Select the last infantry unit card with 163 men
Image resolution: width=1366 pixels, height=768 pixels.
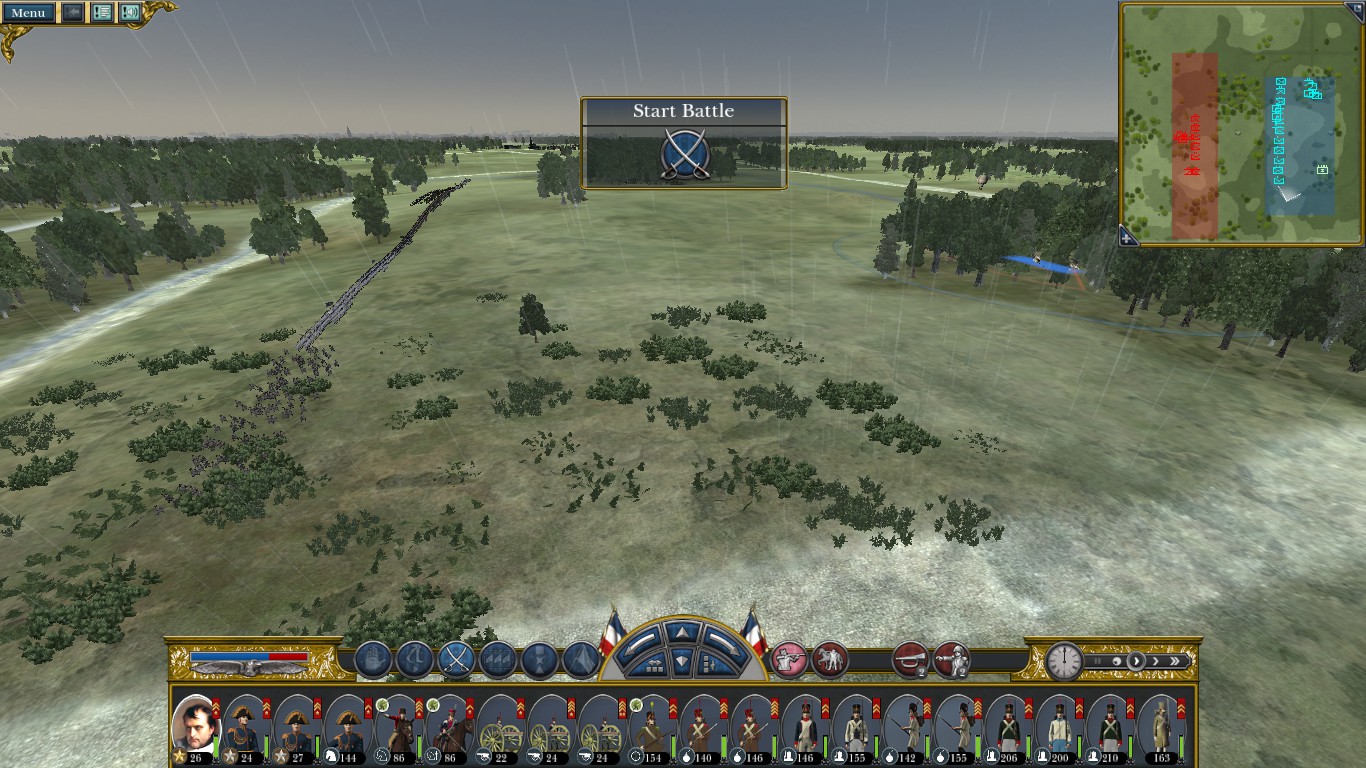coord(1161,724)
